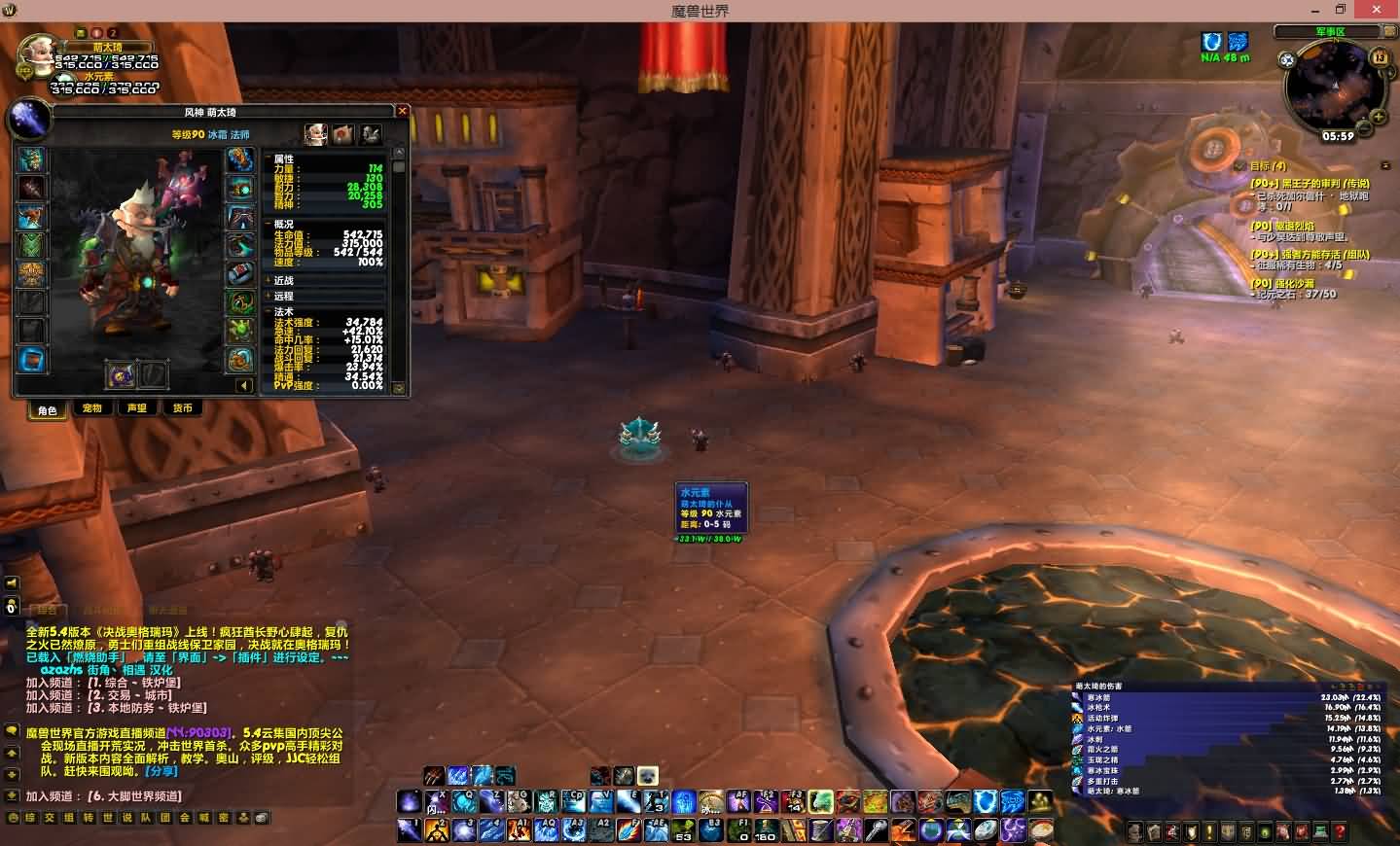Open the calendar button showing 13
1400x846 pixels.
coord(1380,57)
